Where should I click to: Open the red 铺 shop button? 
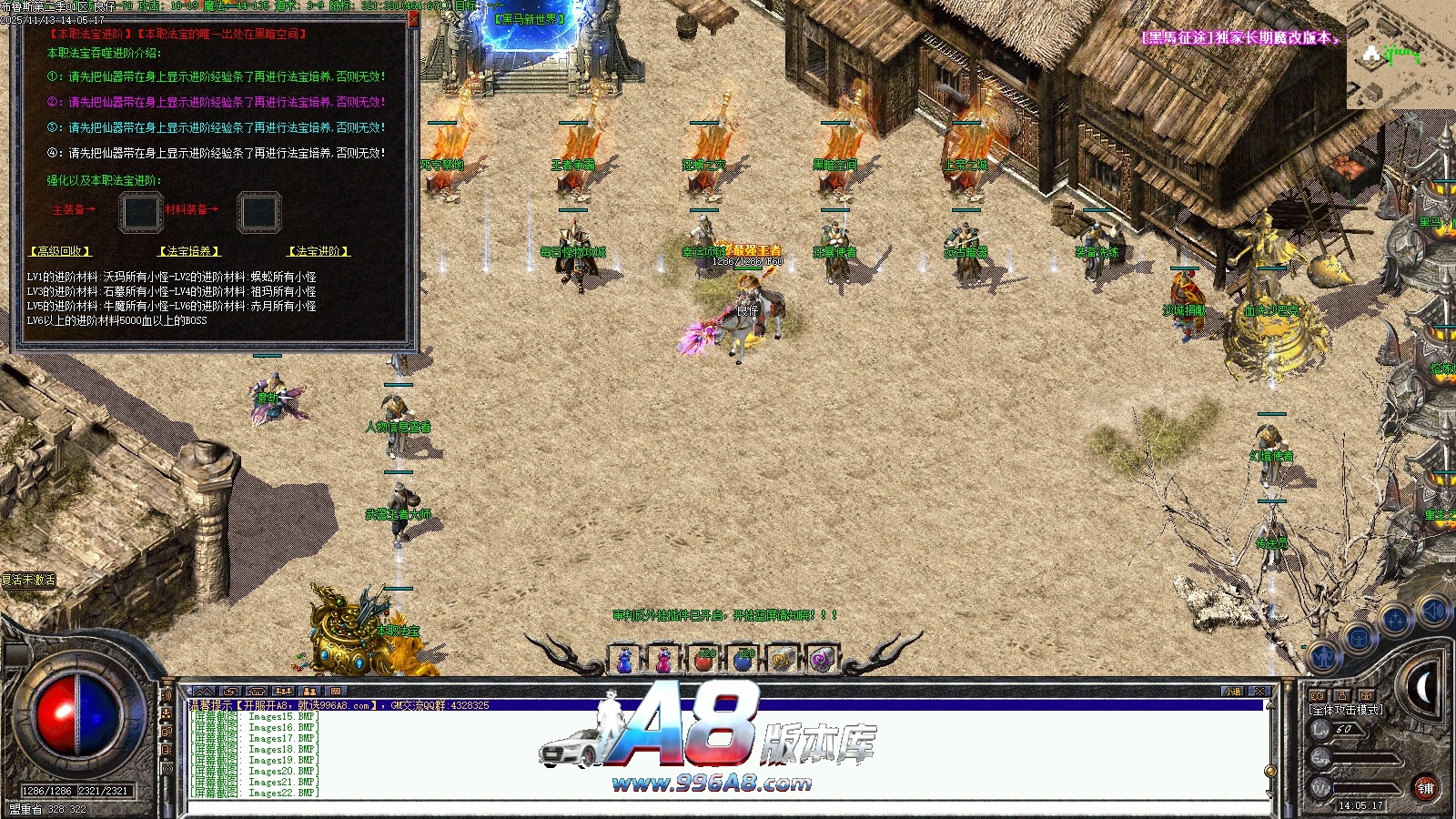pyautogui.click(x=1425, y=788)
